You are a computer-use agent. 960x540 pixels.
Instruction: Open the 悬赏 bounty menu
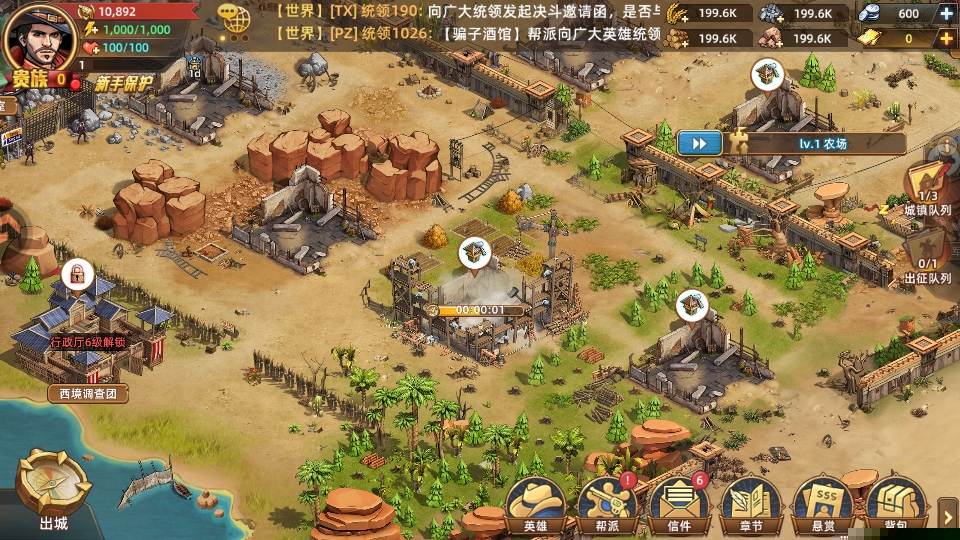click(823, 503)
